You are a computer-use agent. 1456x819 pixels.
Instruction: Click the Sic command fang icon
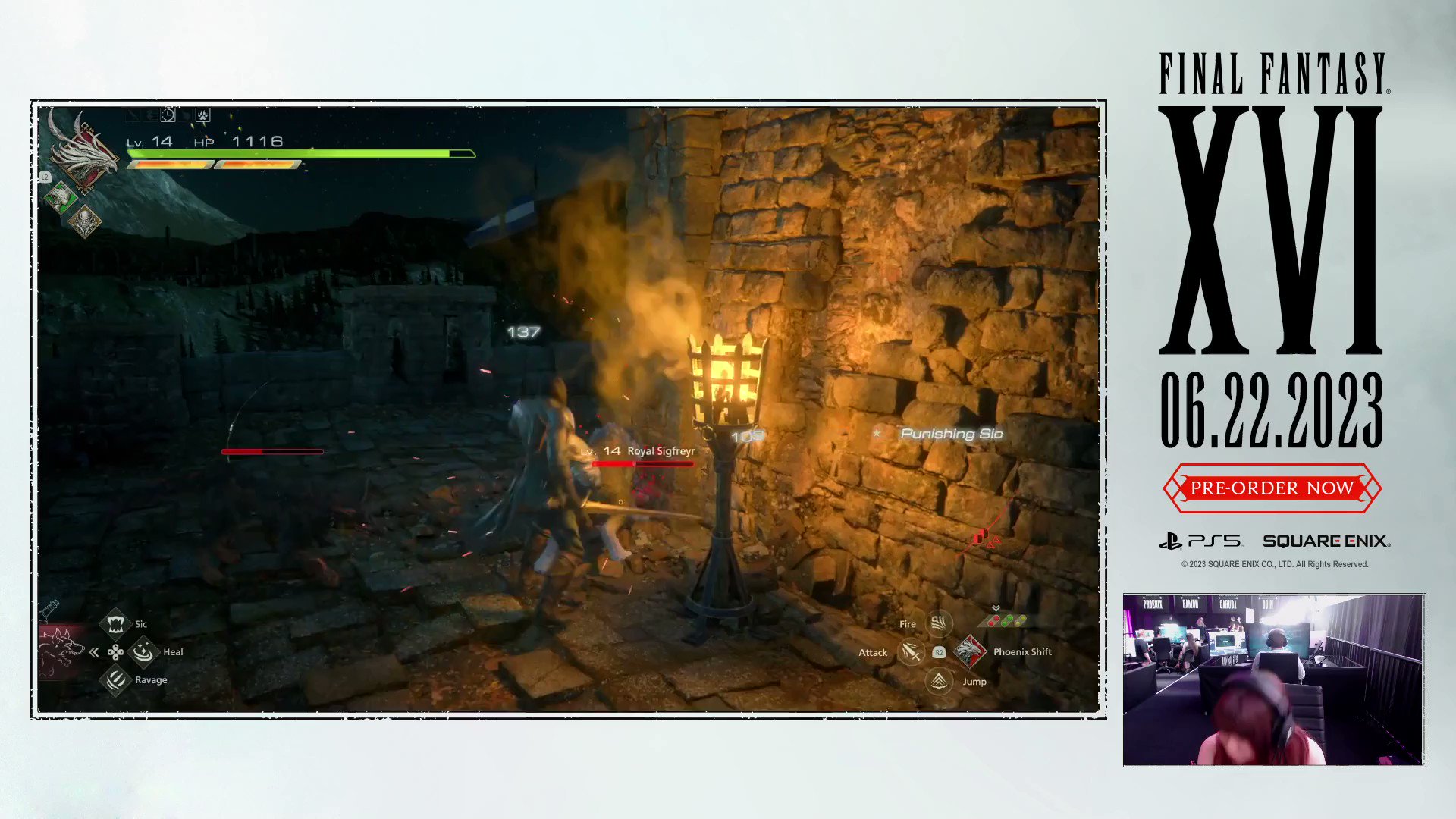click(115, 623)
